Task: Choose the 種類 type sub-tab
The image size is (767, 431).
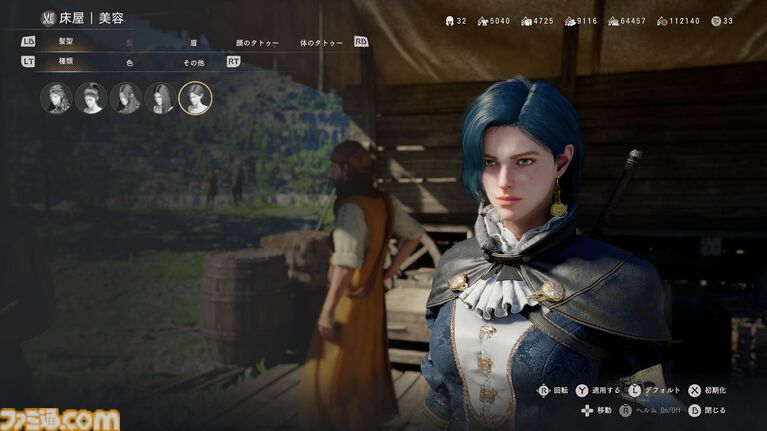Action: (x=66, y=62)
